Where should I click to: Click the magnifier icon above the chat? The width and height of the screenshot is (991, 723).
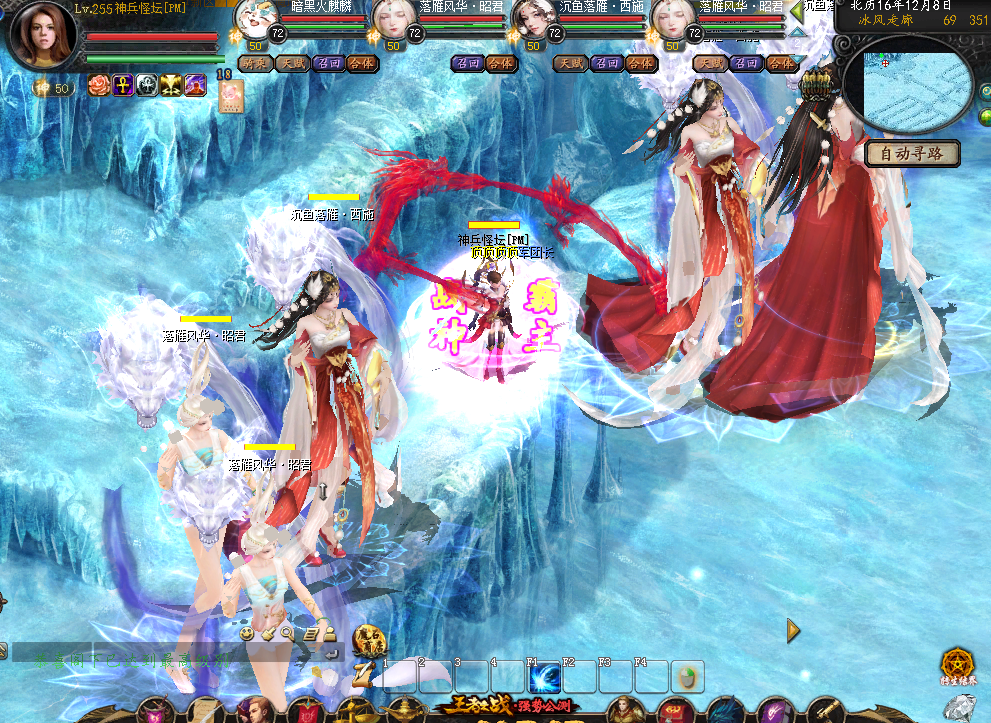tap(287, 633)
